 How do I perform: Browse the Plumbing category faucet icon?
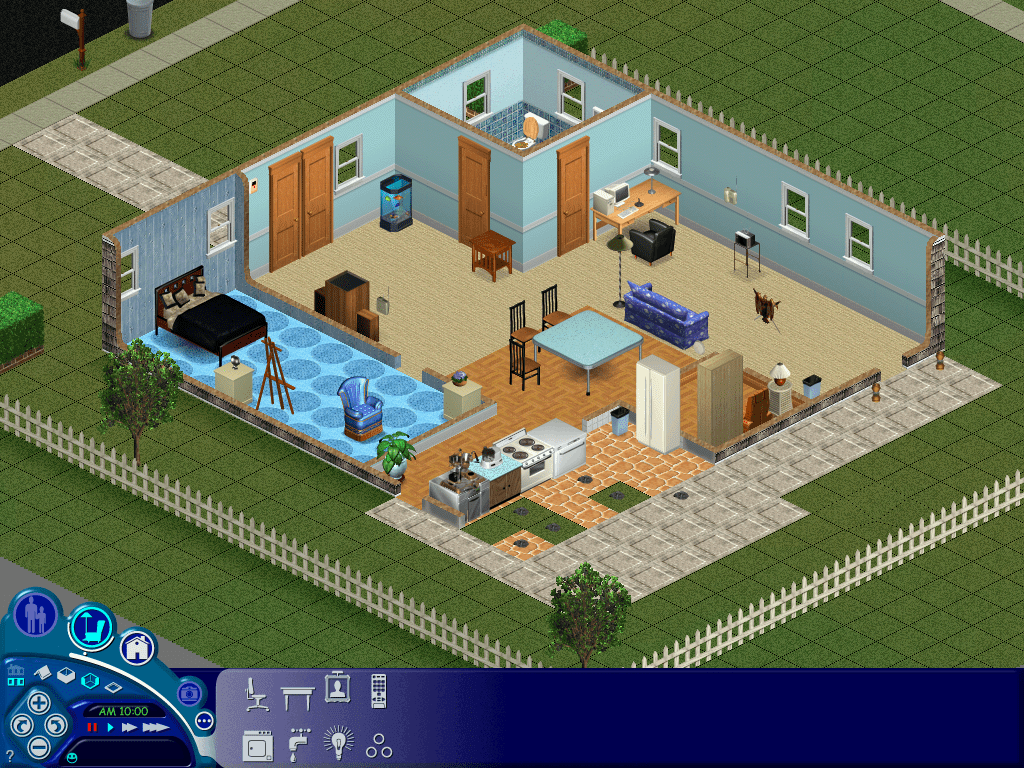[298, 745]
